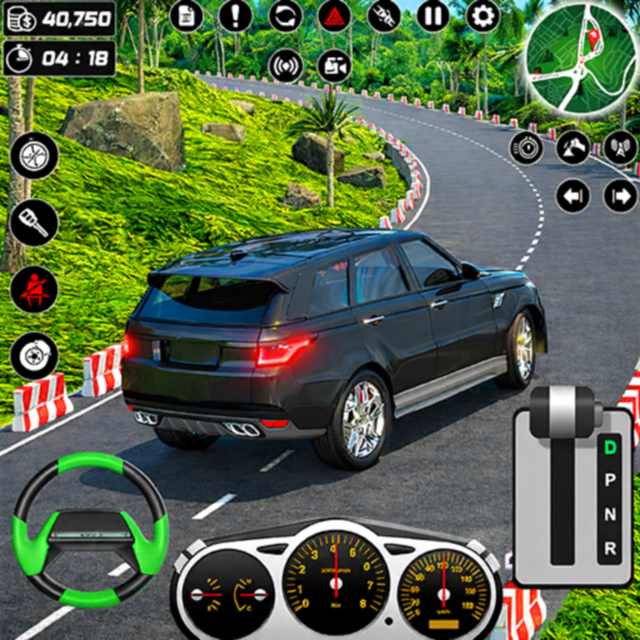This screenshot has width=640, height=640.
Task: Toggle the headlights icon
Action: (x=527, y=148)
